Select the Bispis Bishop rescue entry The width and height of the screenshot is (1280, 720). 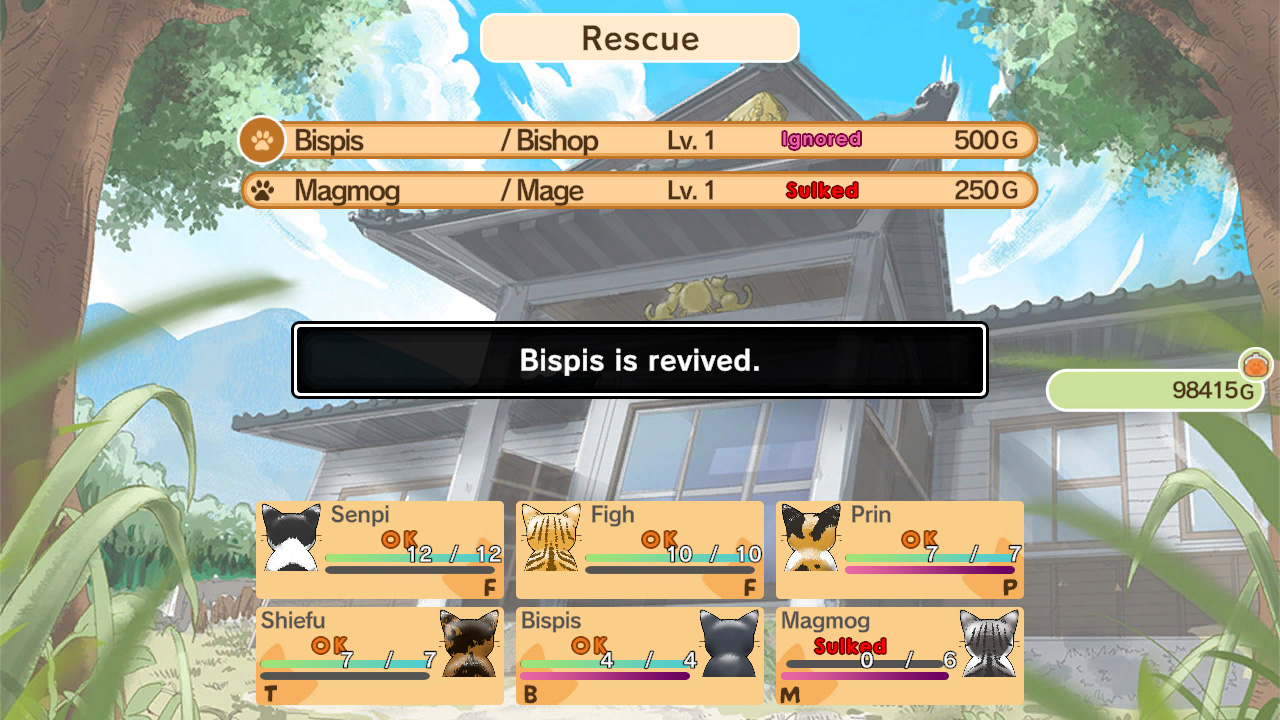click(638, 140)
